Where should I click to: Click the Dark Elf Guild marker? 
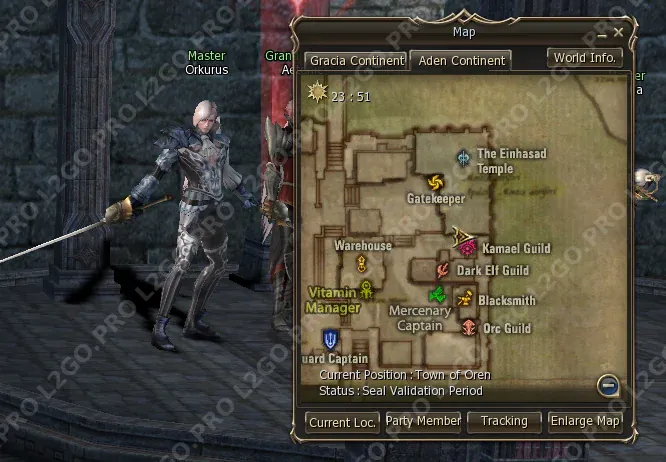(x=443, y=270)
